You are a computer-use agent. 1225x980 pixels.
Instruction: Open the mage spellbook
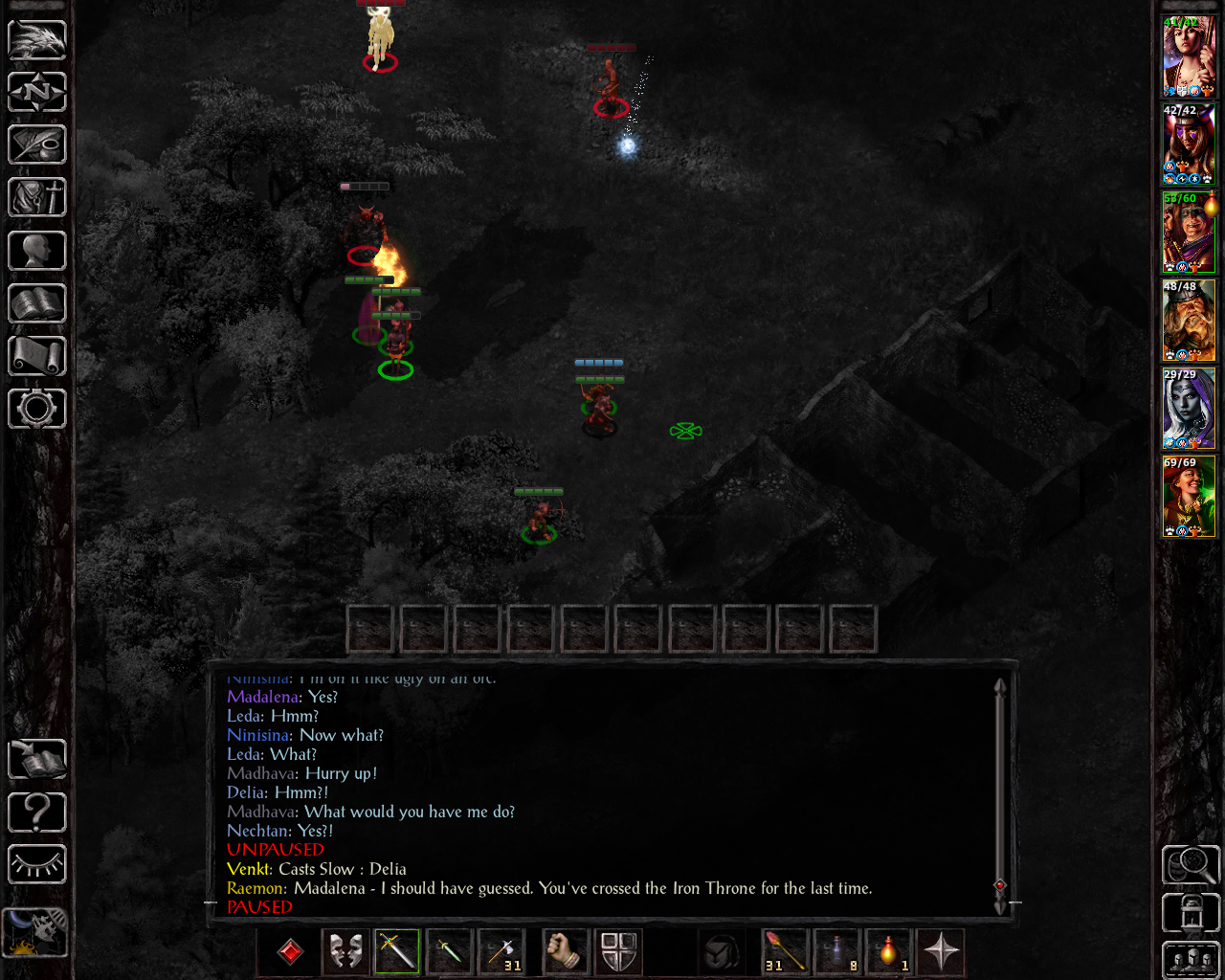pyautogui.click(x=37, y=303)
